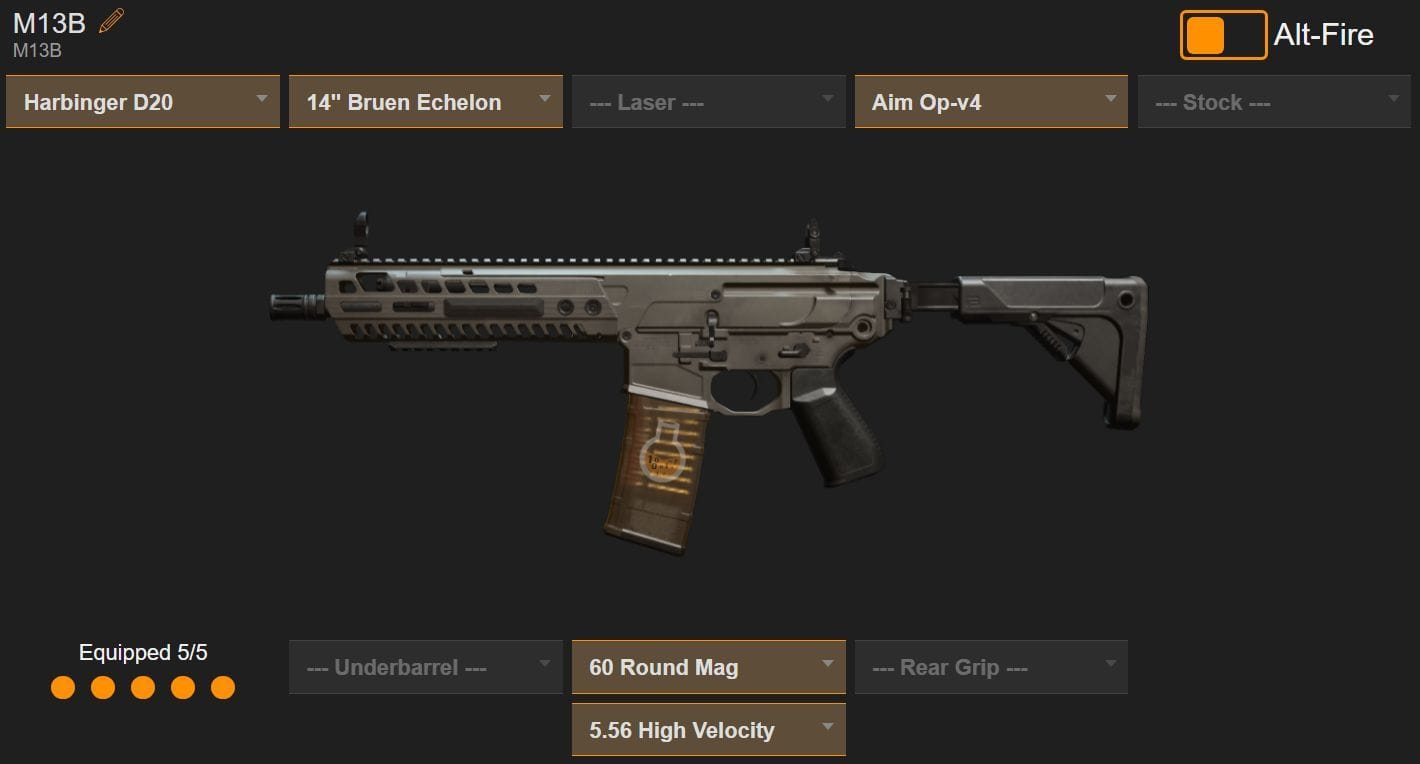Open the Underbarrel selection menu
This screenshot has height=764, width=1420.
point(425,666)
